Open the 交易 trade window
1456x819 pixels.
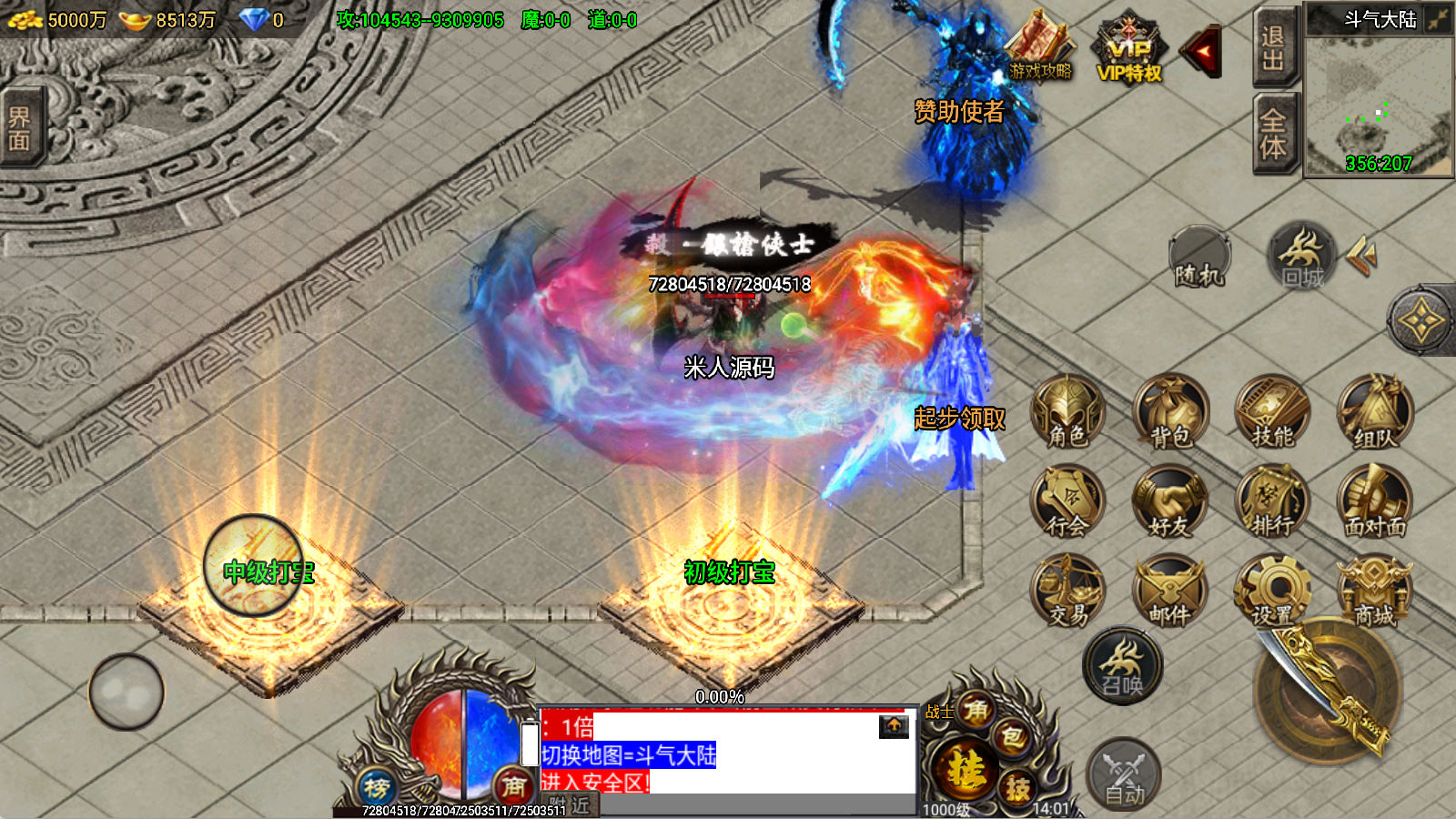1067,591
